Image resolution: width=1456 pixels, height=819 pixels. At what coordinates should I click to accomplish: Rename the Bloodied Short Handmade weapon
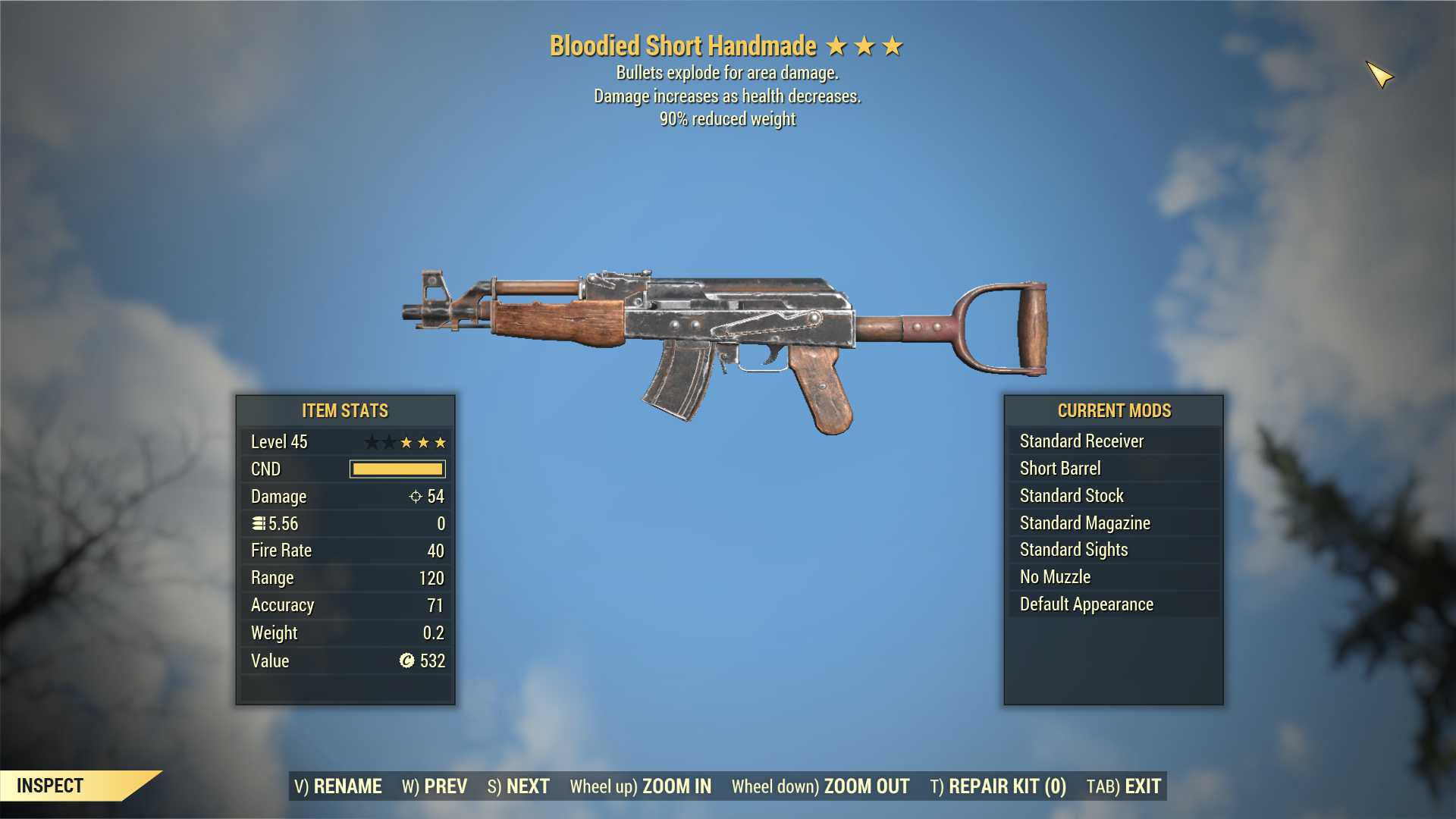tap(338, 786)
